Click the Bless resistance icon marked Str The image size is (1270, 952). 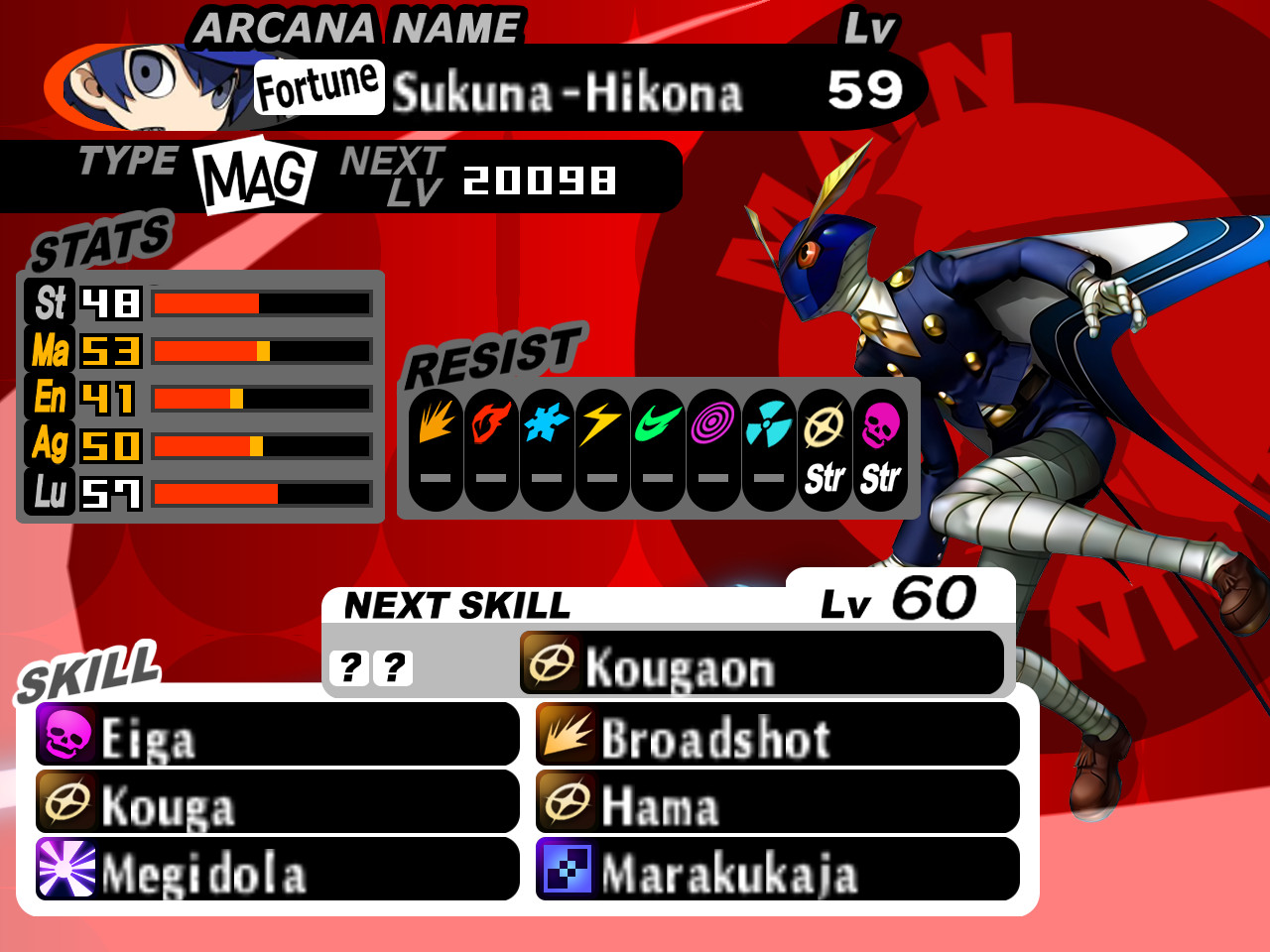[x=824, y=436]
